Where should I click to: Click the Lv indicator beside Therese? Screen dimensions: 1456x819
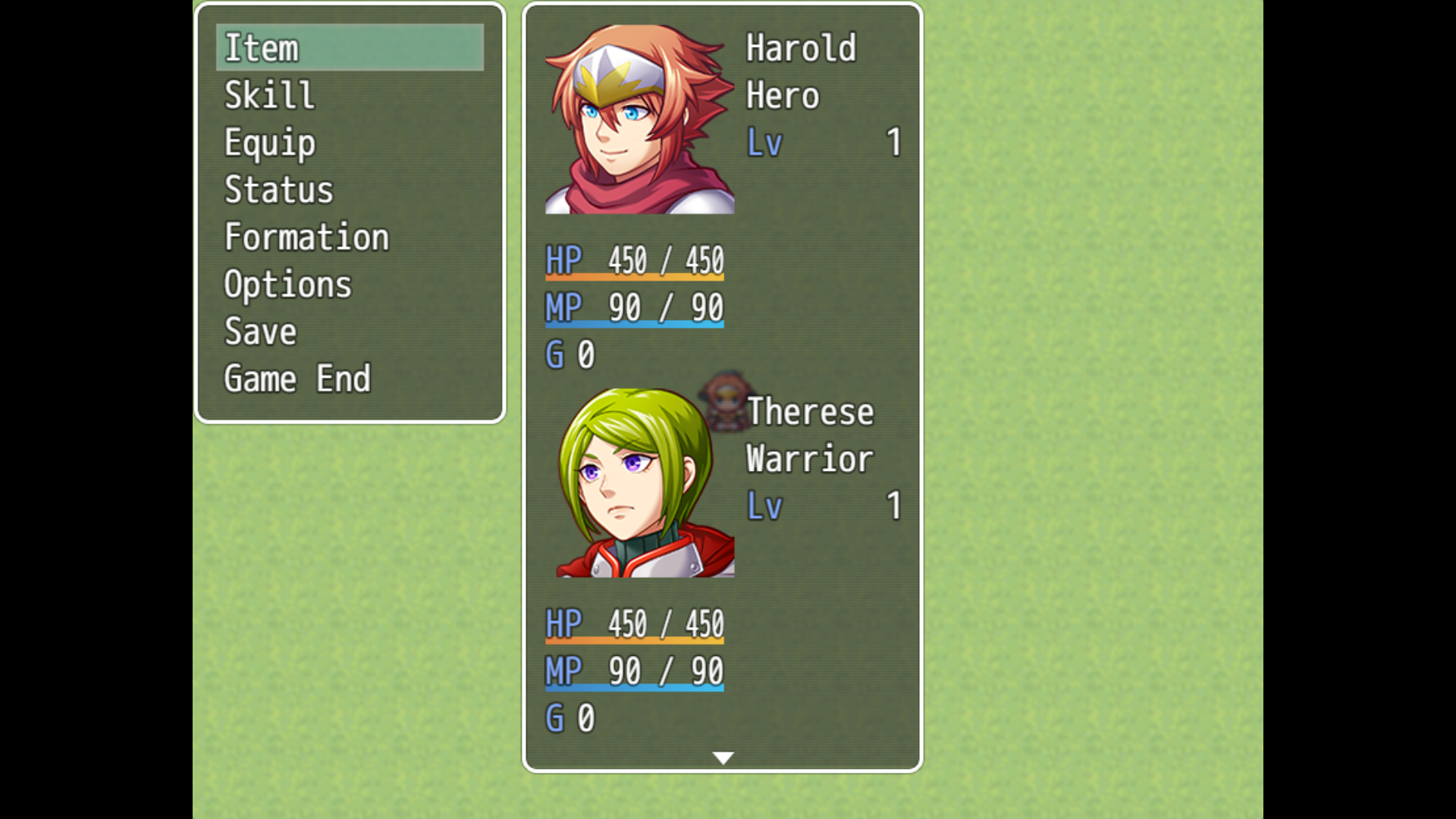764,506
